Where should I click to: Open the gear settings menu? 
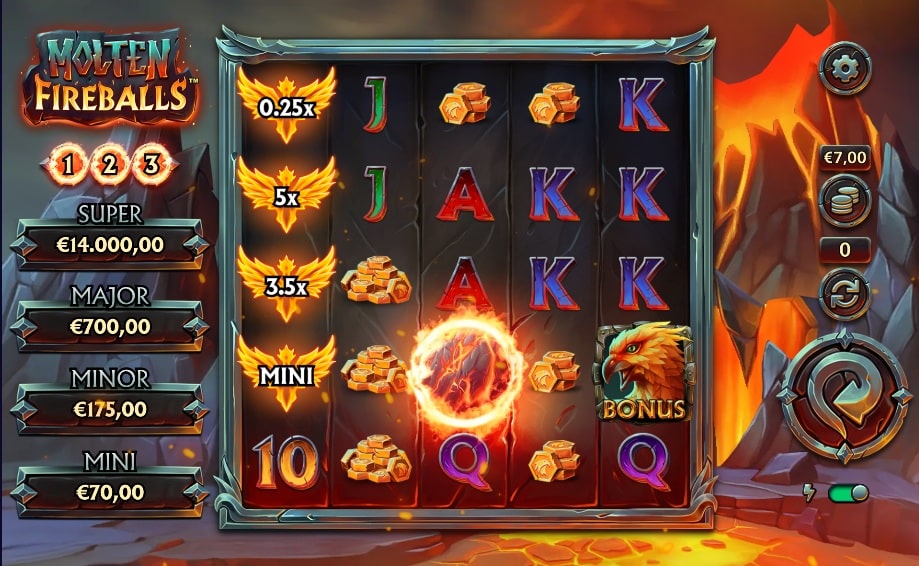click(844, 68)
